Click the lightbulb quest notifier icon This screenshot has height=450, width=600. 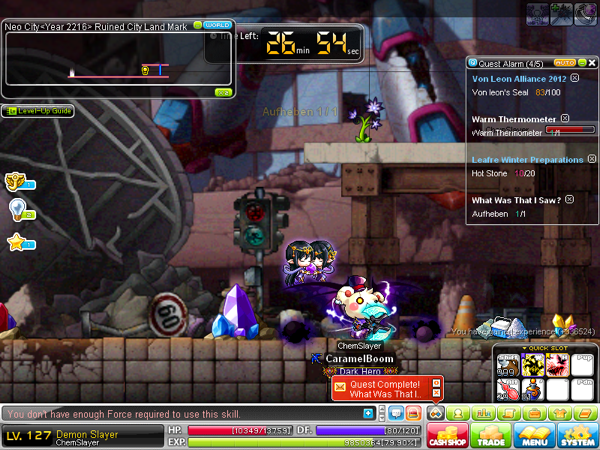tap(17, 209)
